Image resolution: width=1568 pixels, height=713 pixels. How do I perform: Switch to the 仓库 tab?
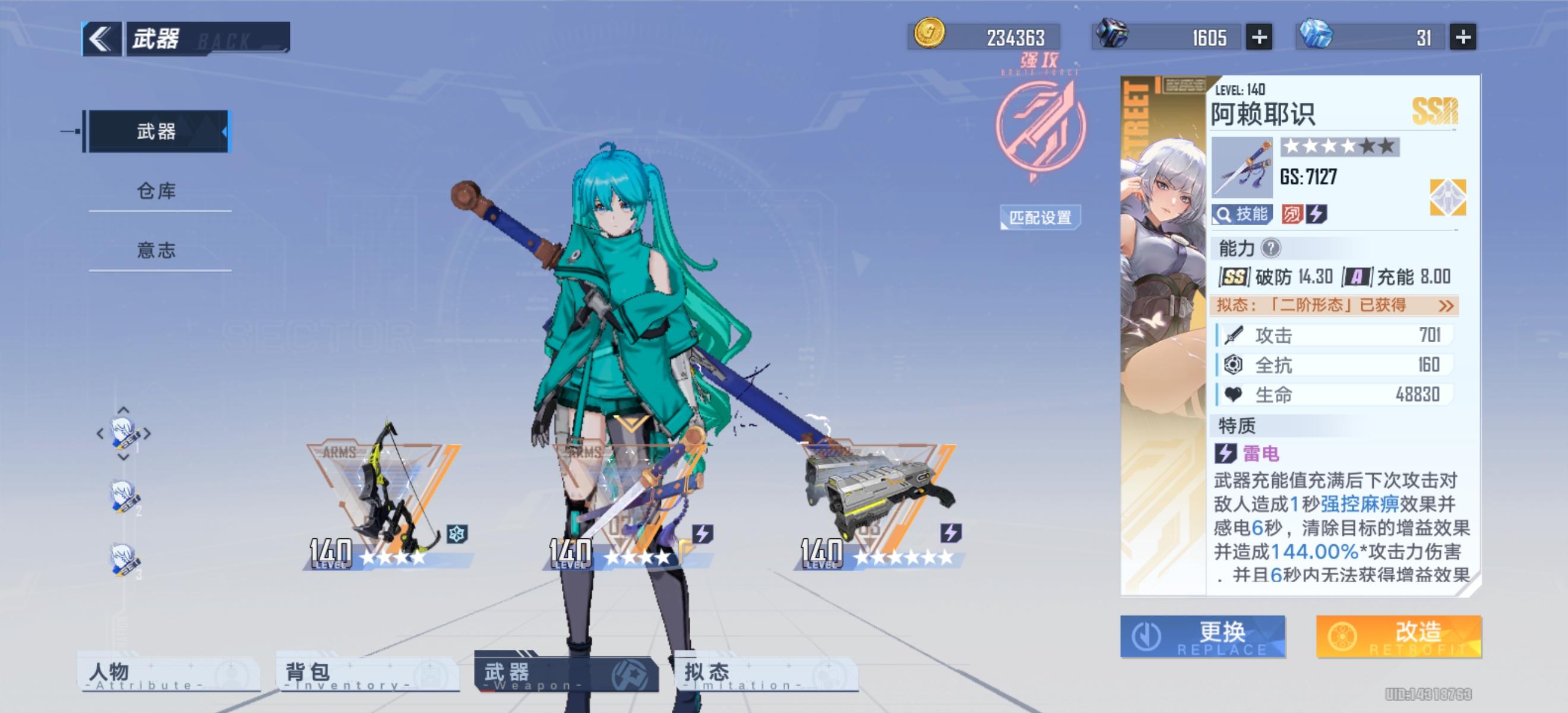[157, 190]
